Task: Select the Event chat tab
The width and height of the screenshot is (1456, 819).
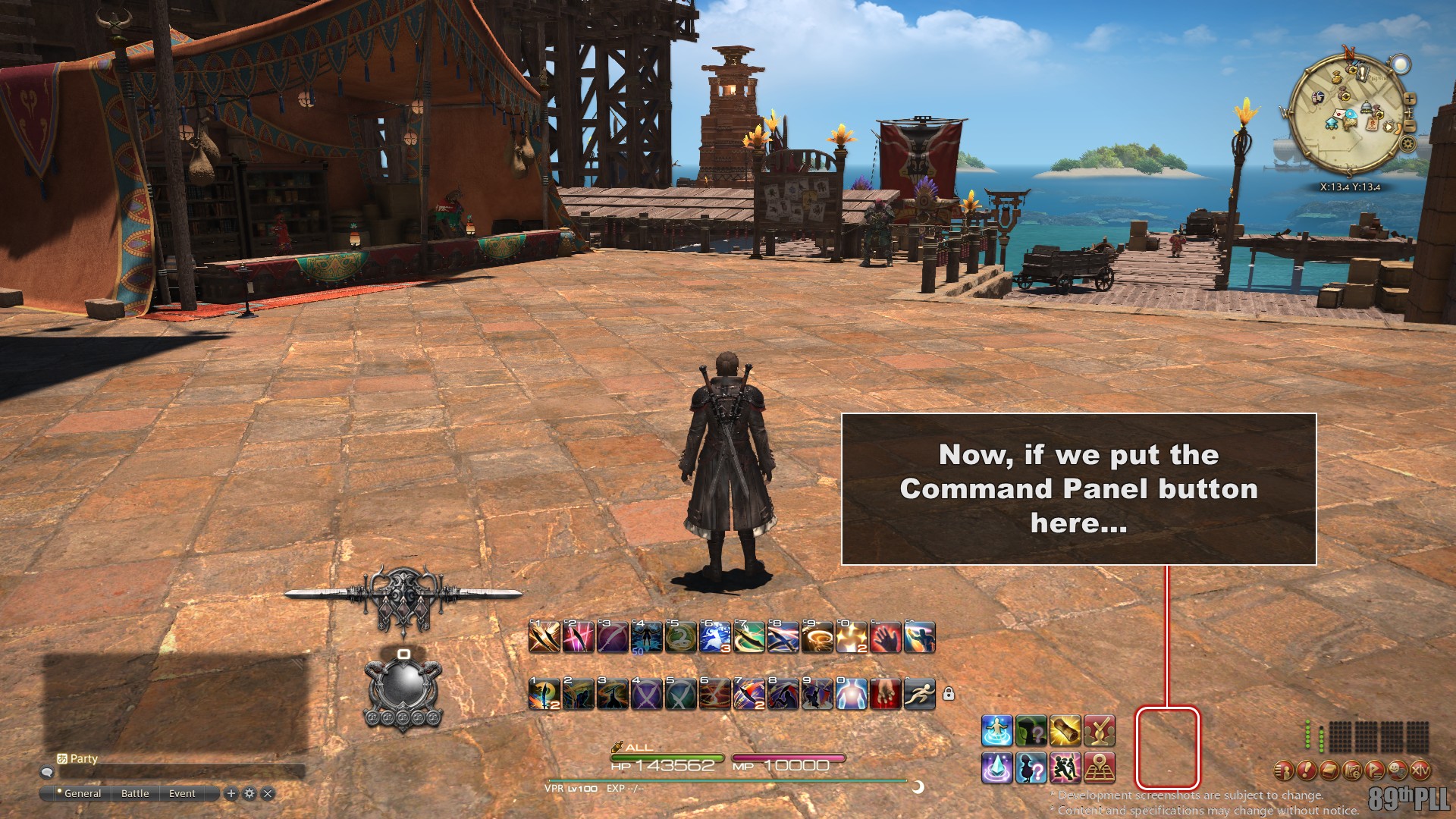Action: [182, 793]
